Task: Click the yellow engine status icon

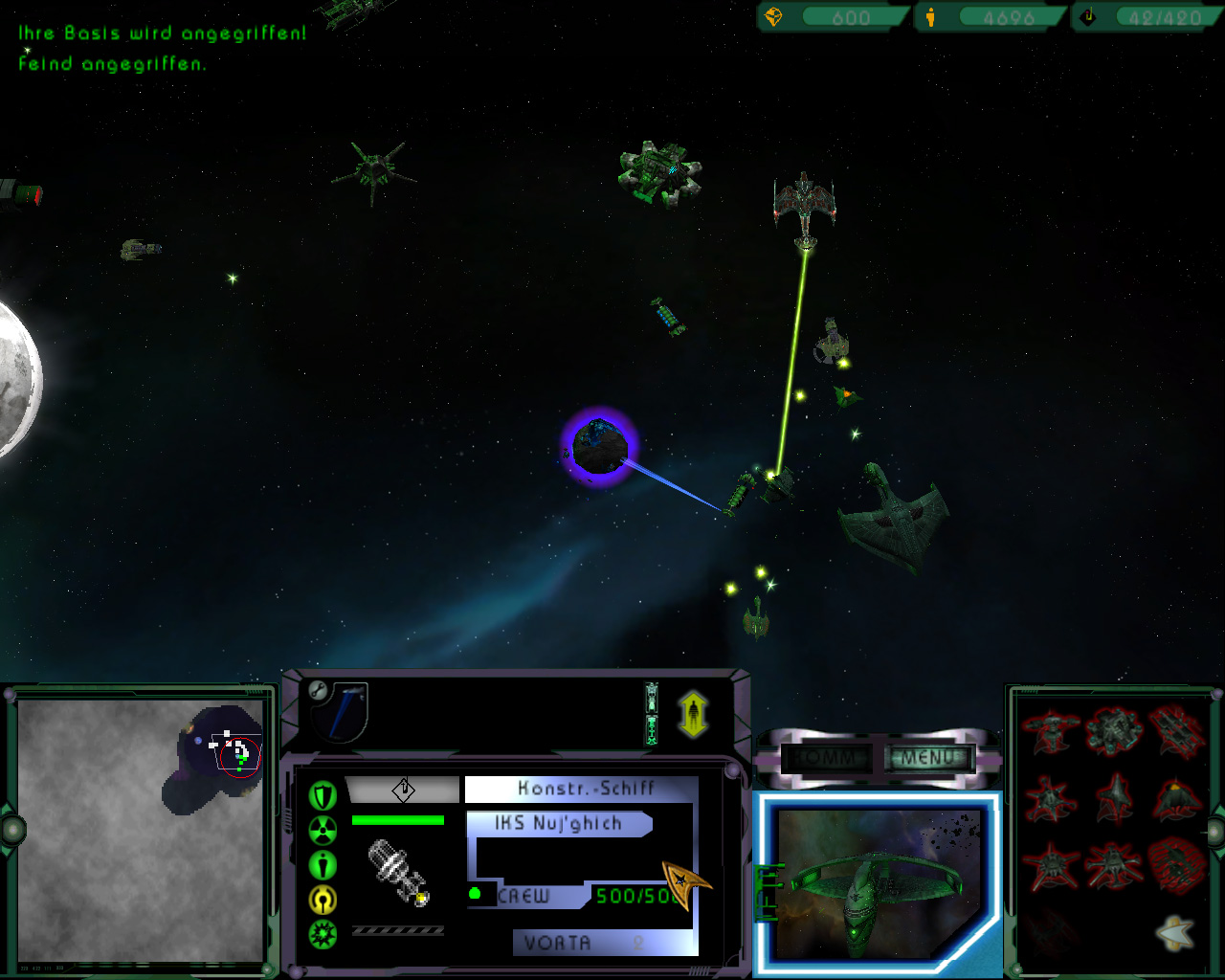Action: (x=323, y=899)
